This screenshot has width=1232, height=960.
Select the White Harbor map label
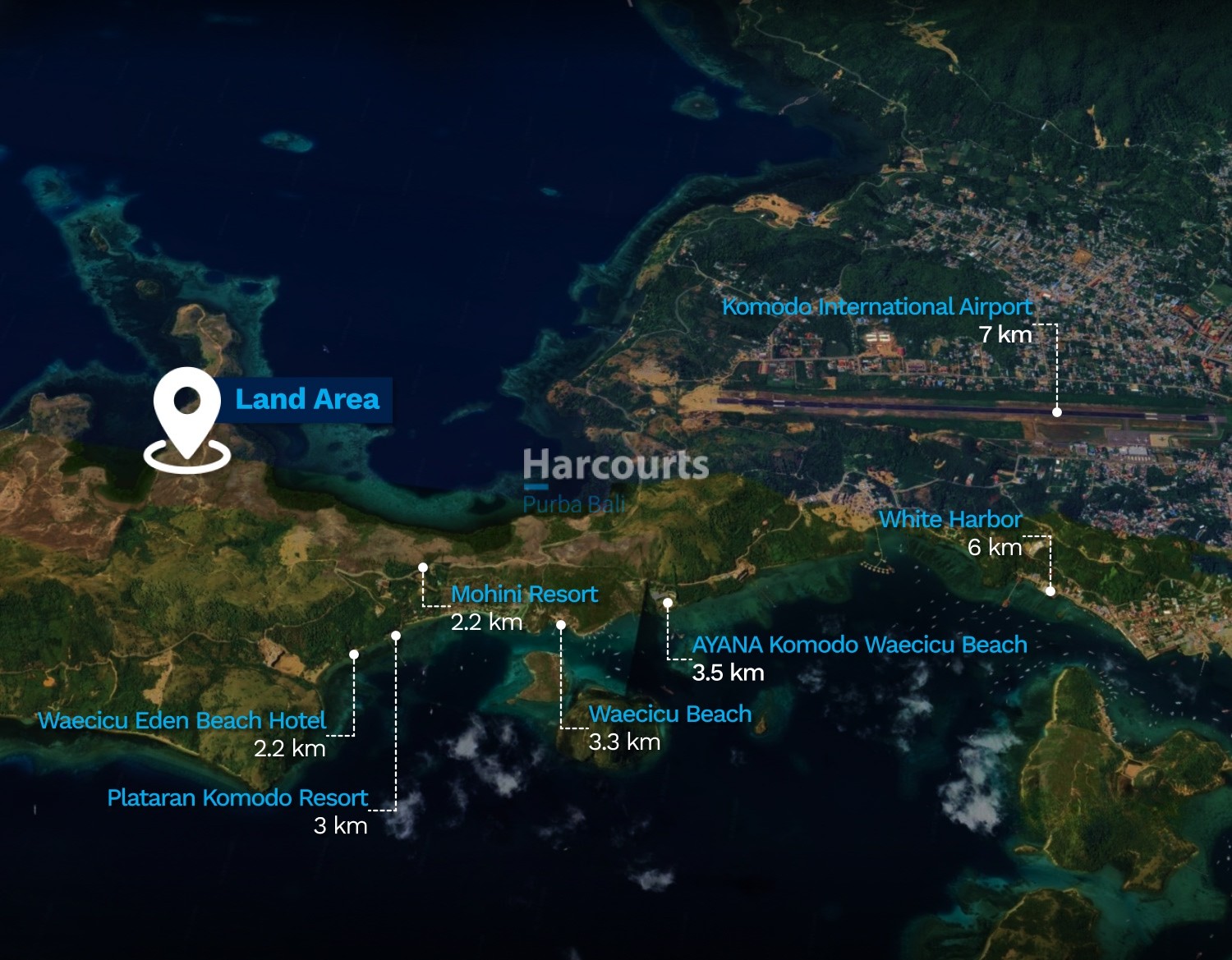950,520
